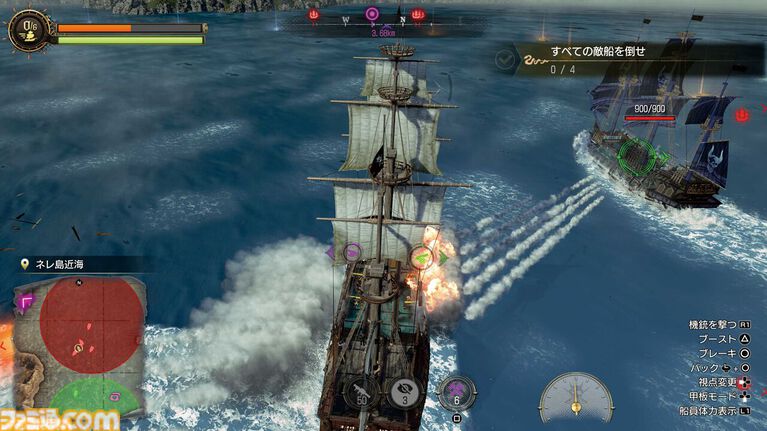The image size is (767, 431).
Task: Open the Famitsu.com watermark link
Action: [60, 419]
